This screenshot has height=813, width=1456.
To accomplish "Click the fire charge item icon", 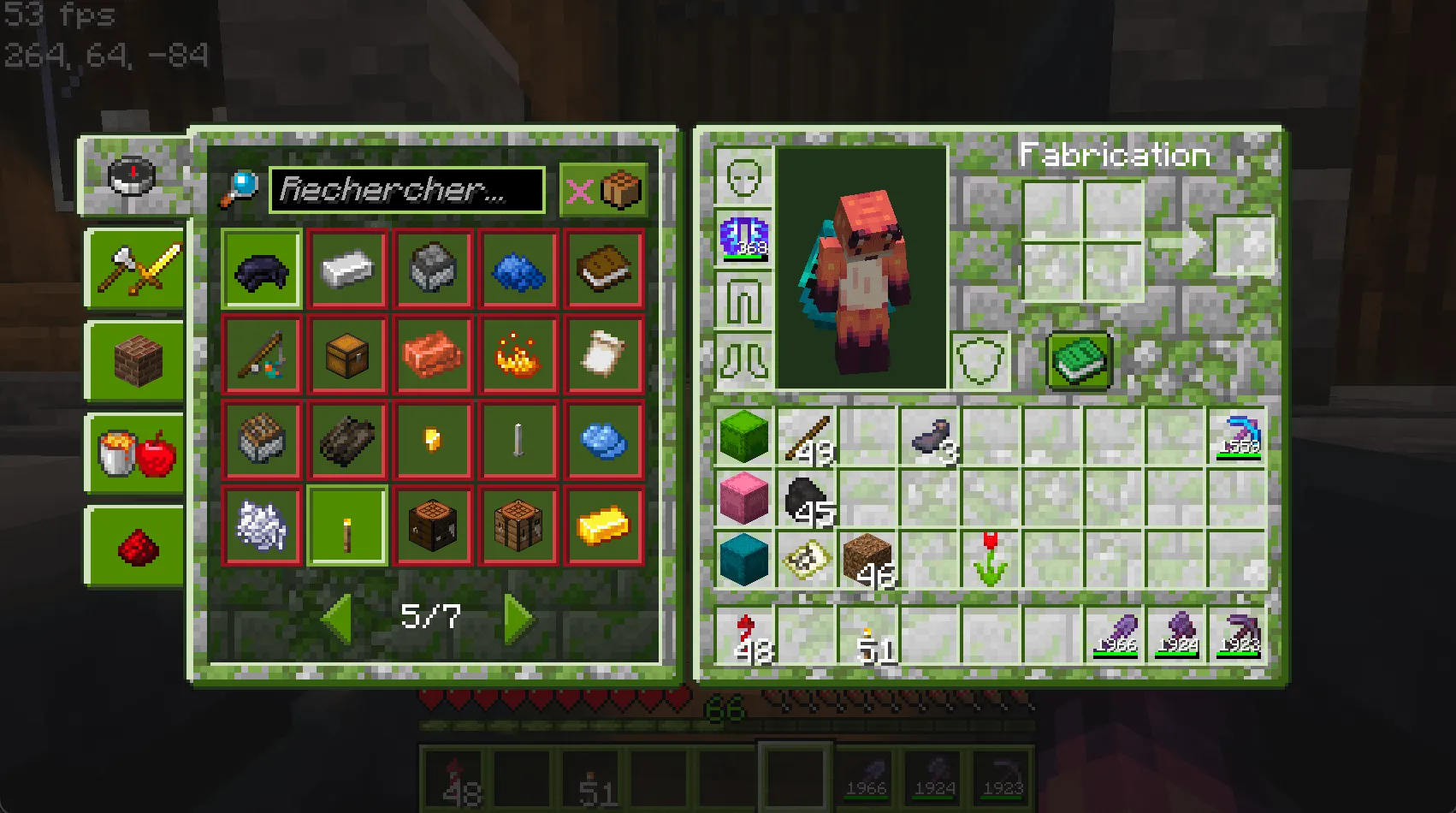I will point(518,355).
